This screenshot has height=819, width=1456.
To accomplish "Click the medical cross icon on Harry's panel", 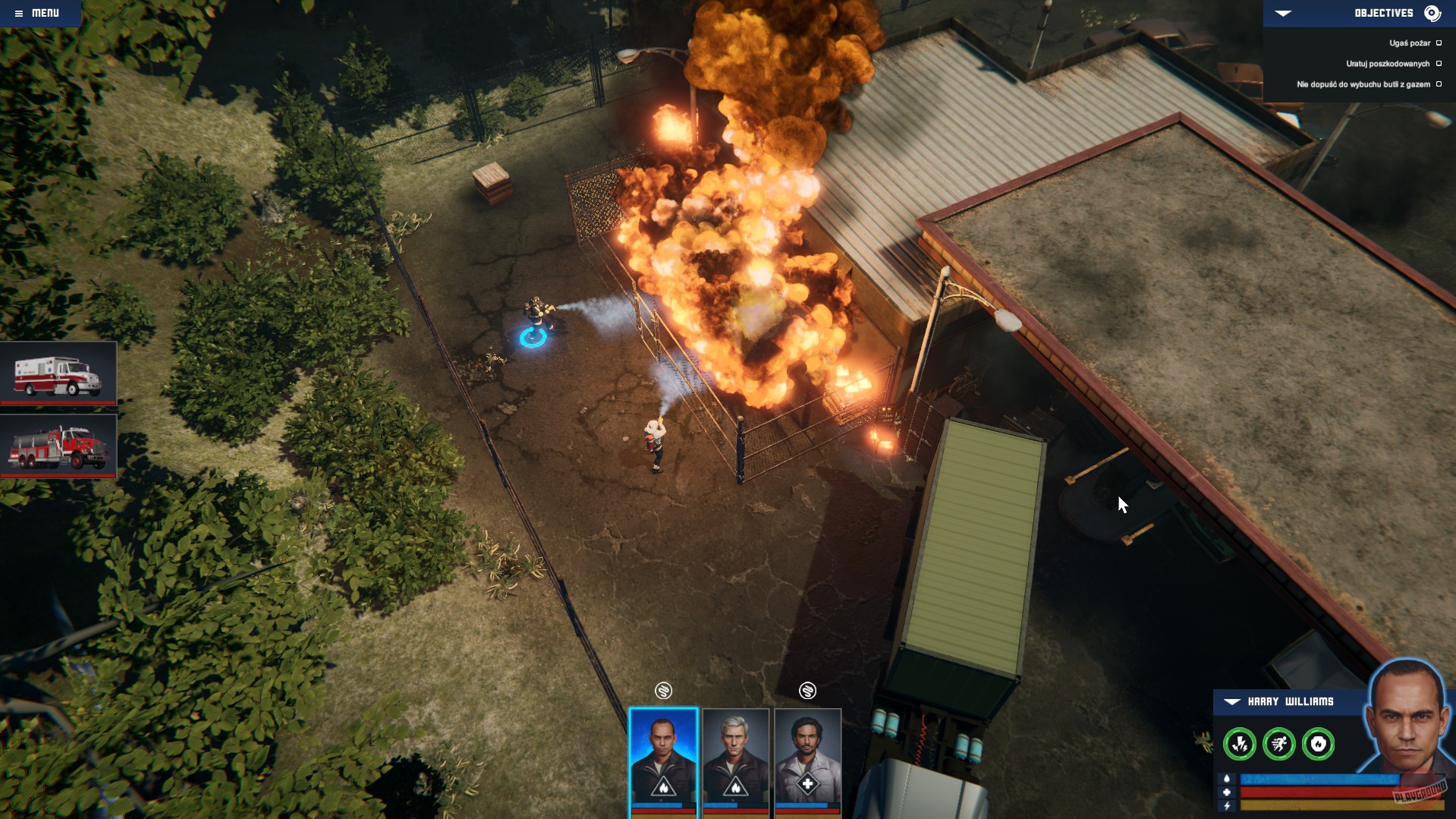I will click(x=1227, y=793).
